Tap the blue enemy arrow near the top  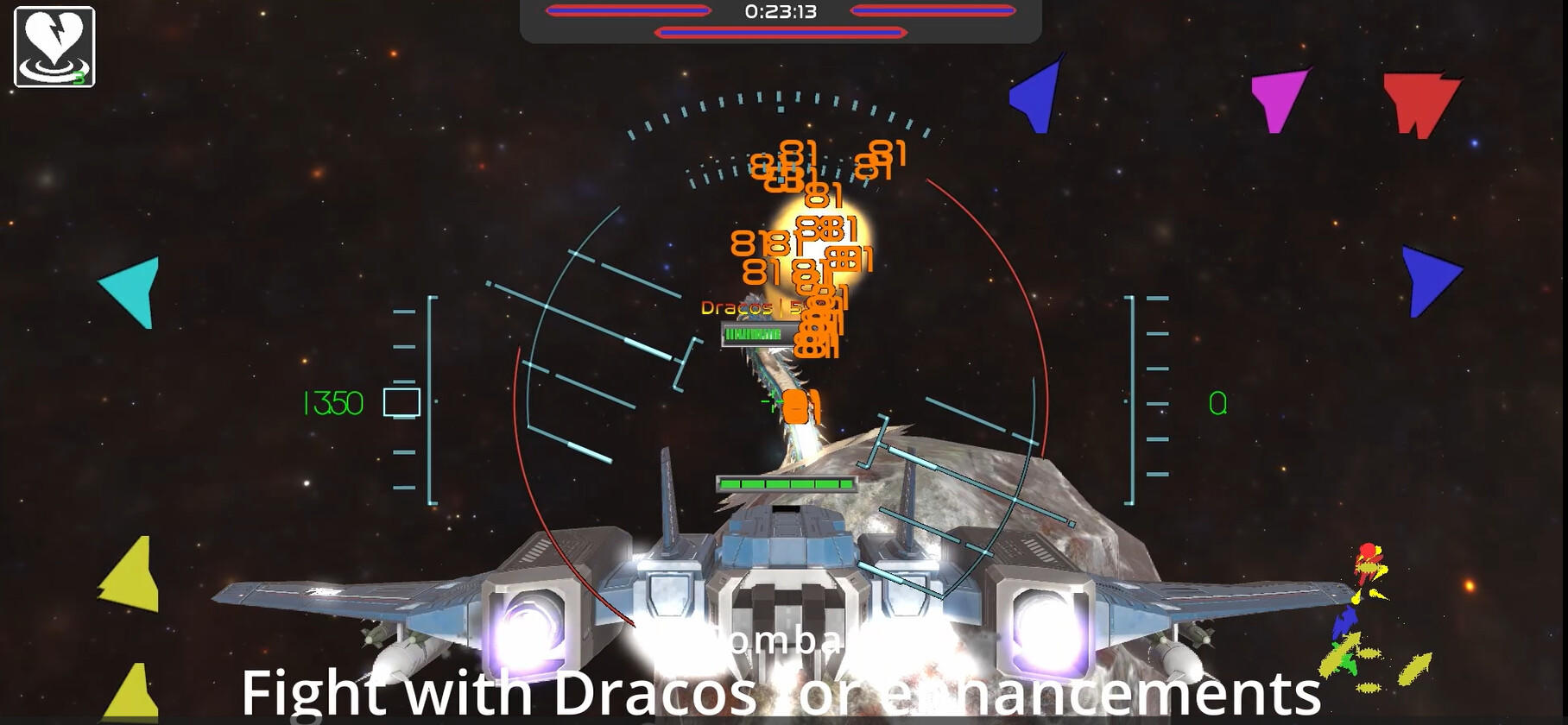pyautogui.click(x=1034, y=95)
